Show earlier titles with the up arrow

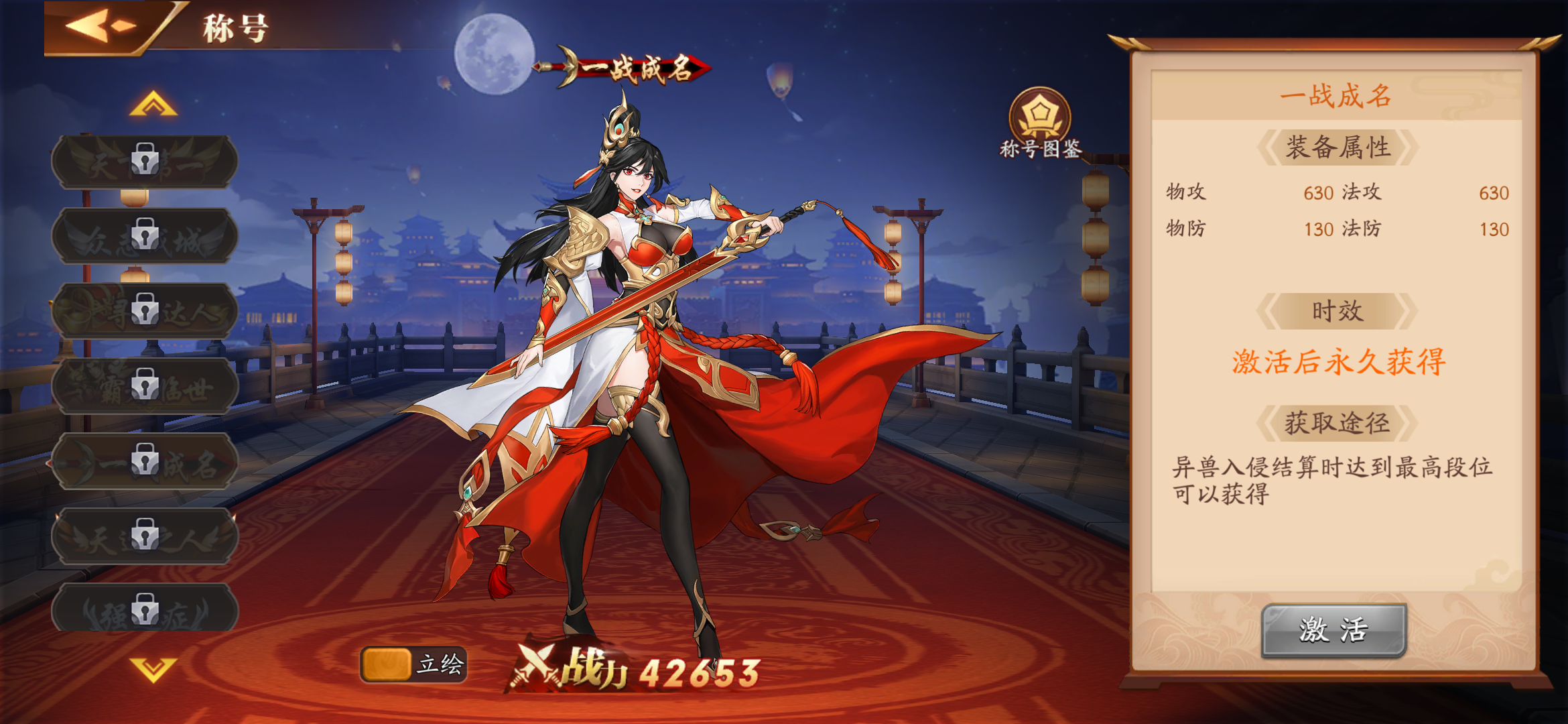click(153, 104)
